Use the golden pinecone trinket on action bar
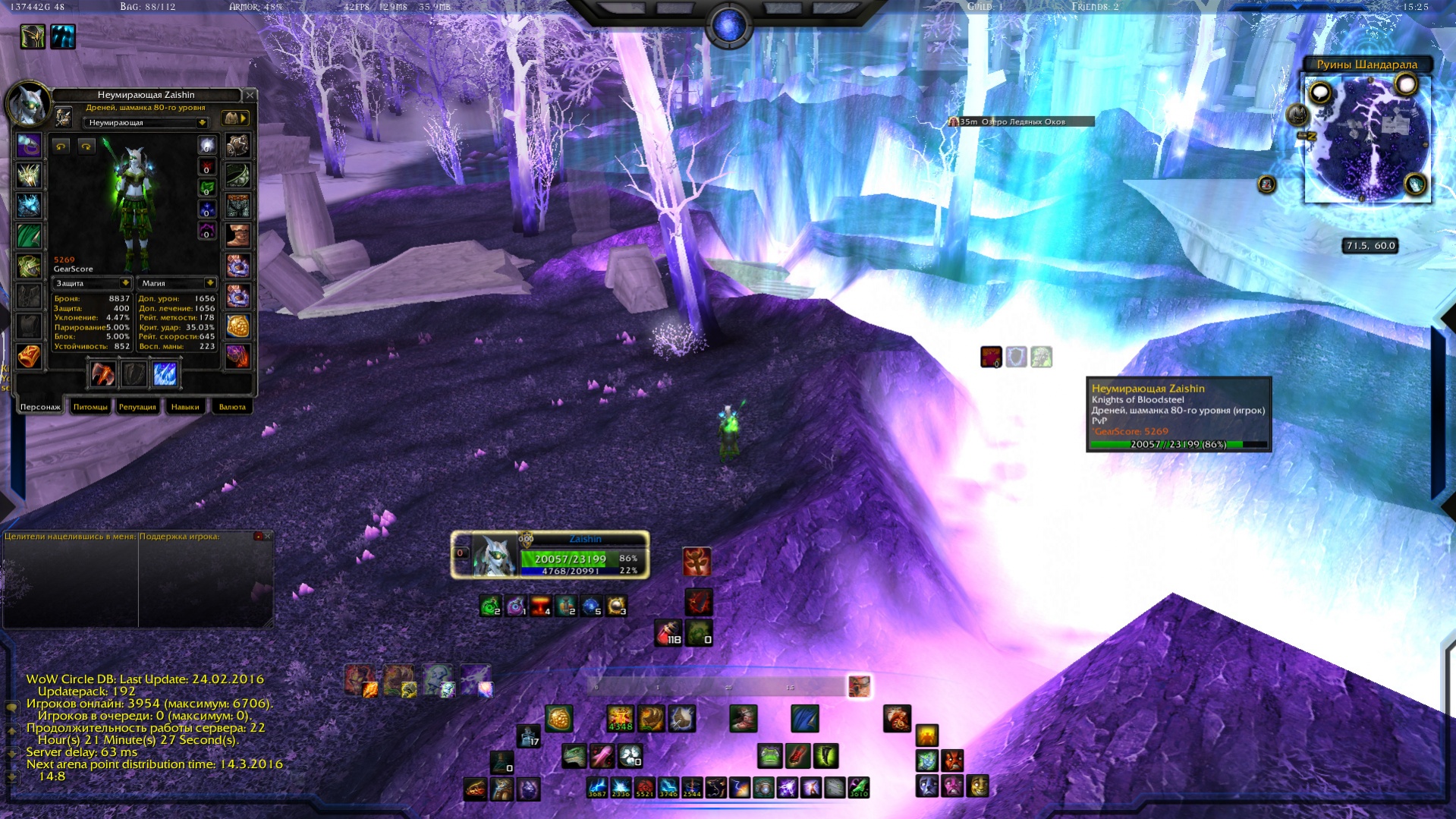This screenshot has width=1456, height=819. click(559, 718)
